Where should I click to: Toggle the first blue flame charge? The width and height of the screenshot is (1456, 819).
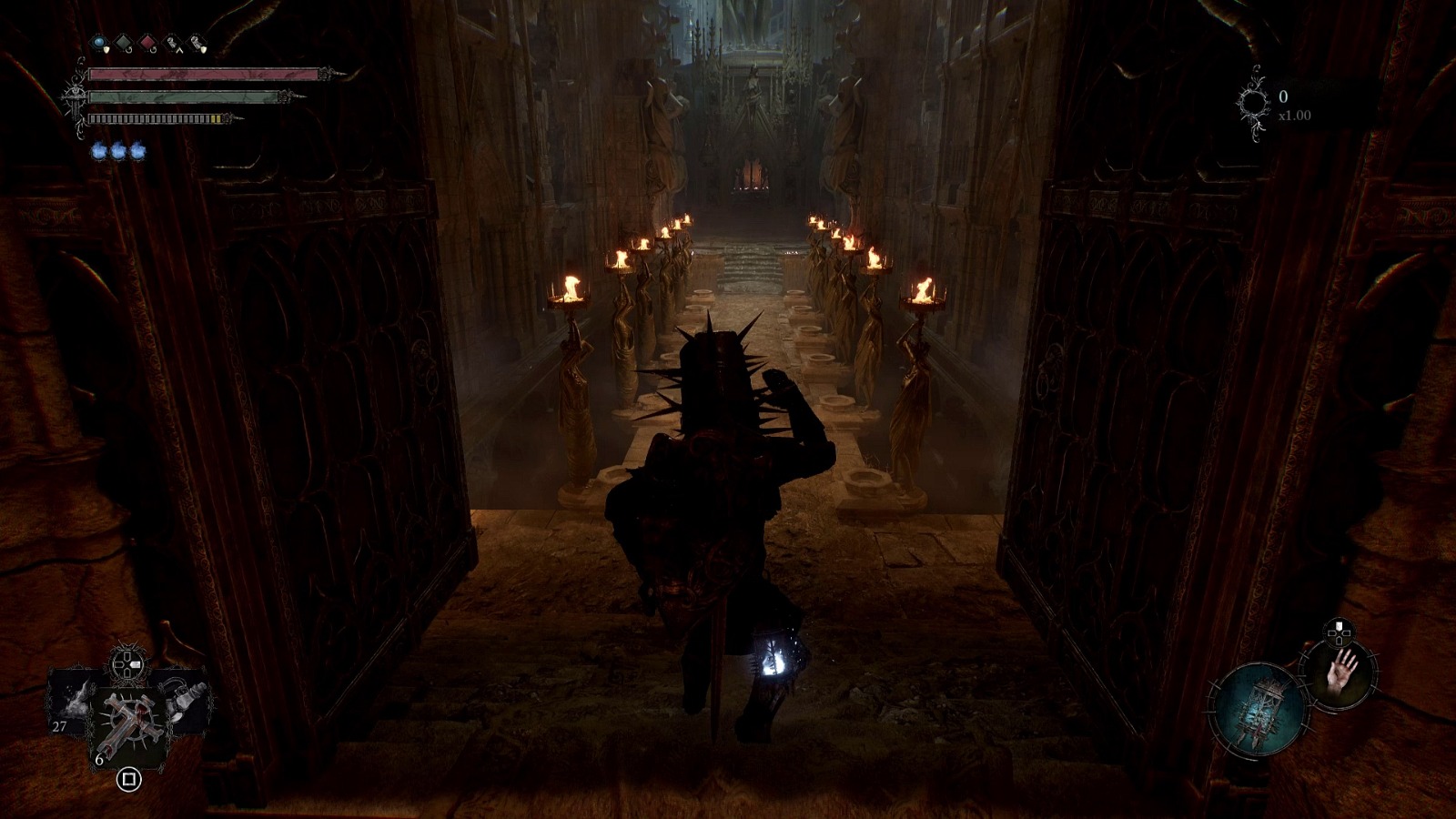(100, 152)
